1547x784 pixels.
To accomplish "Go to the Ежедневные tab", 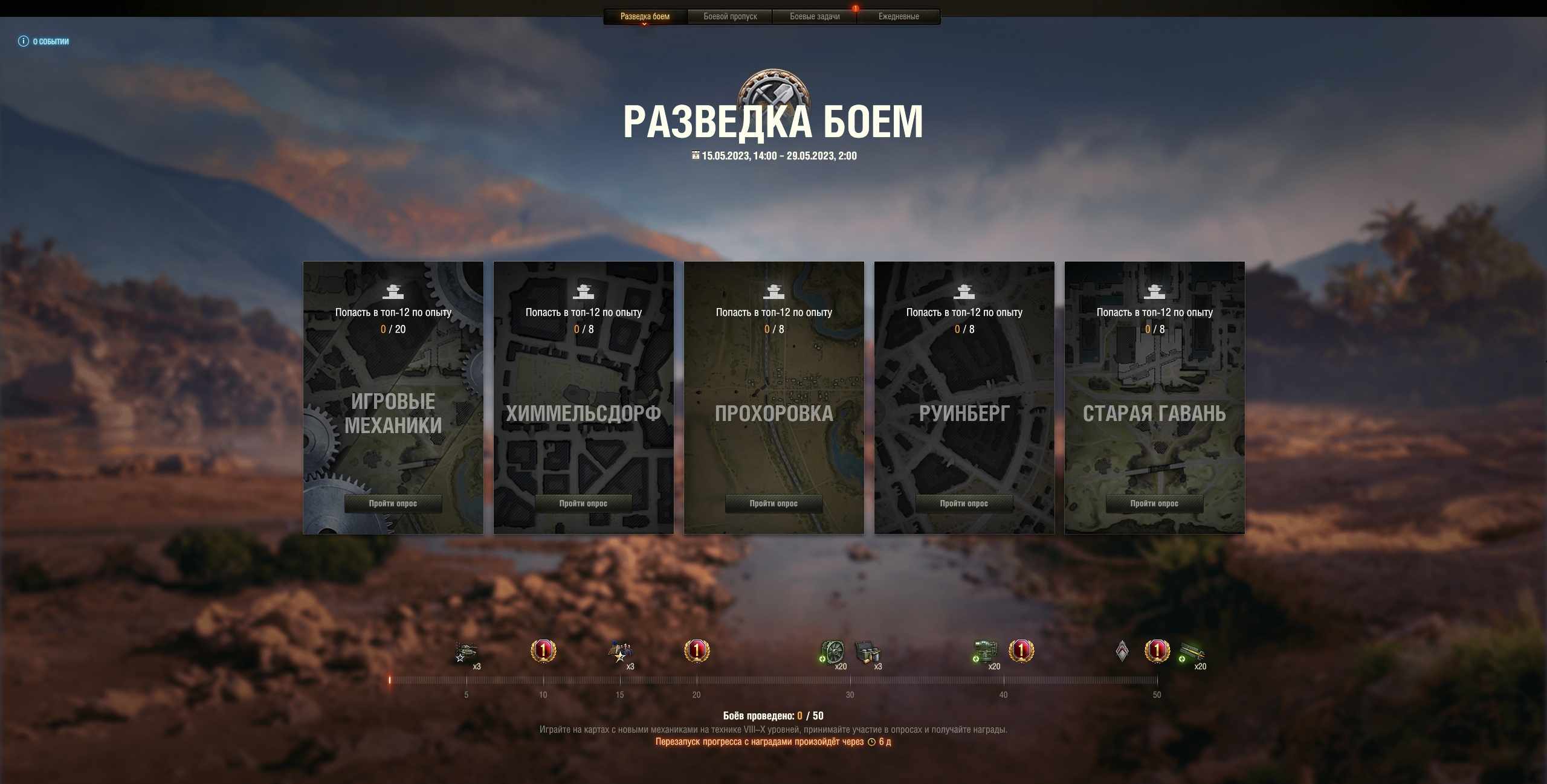I will 899,16.
